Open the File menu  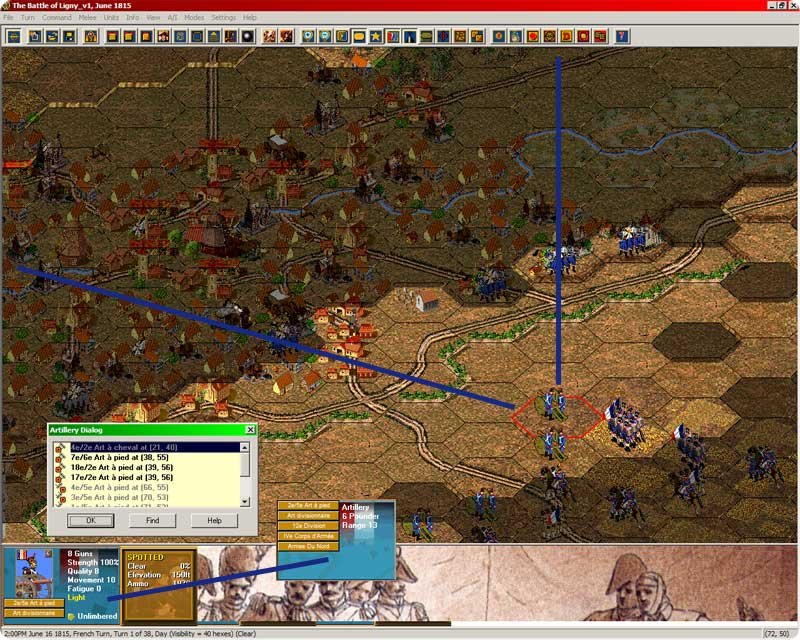pos(8,18)
